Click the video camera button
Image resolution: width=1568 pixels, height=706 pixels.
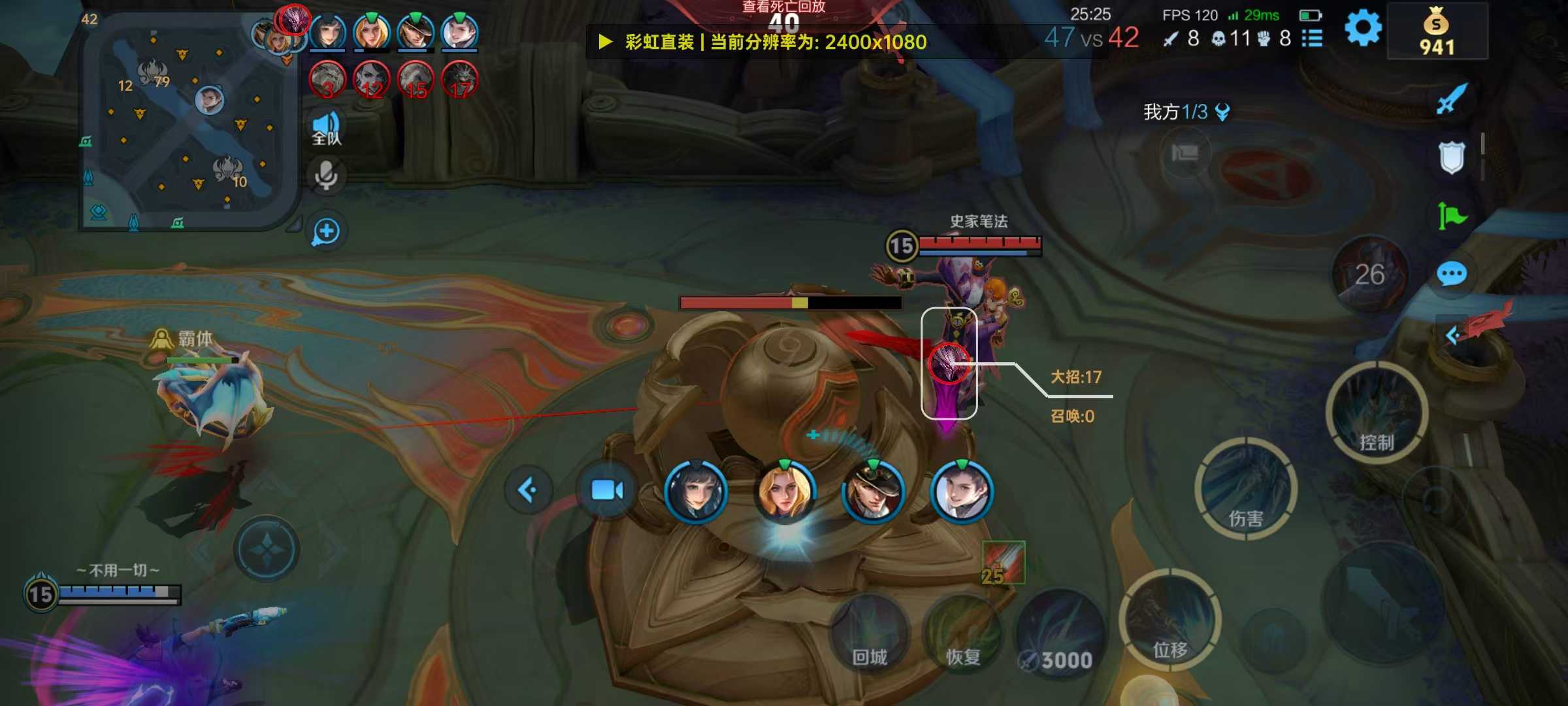(x=607, y=490)
